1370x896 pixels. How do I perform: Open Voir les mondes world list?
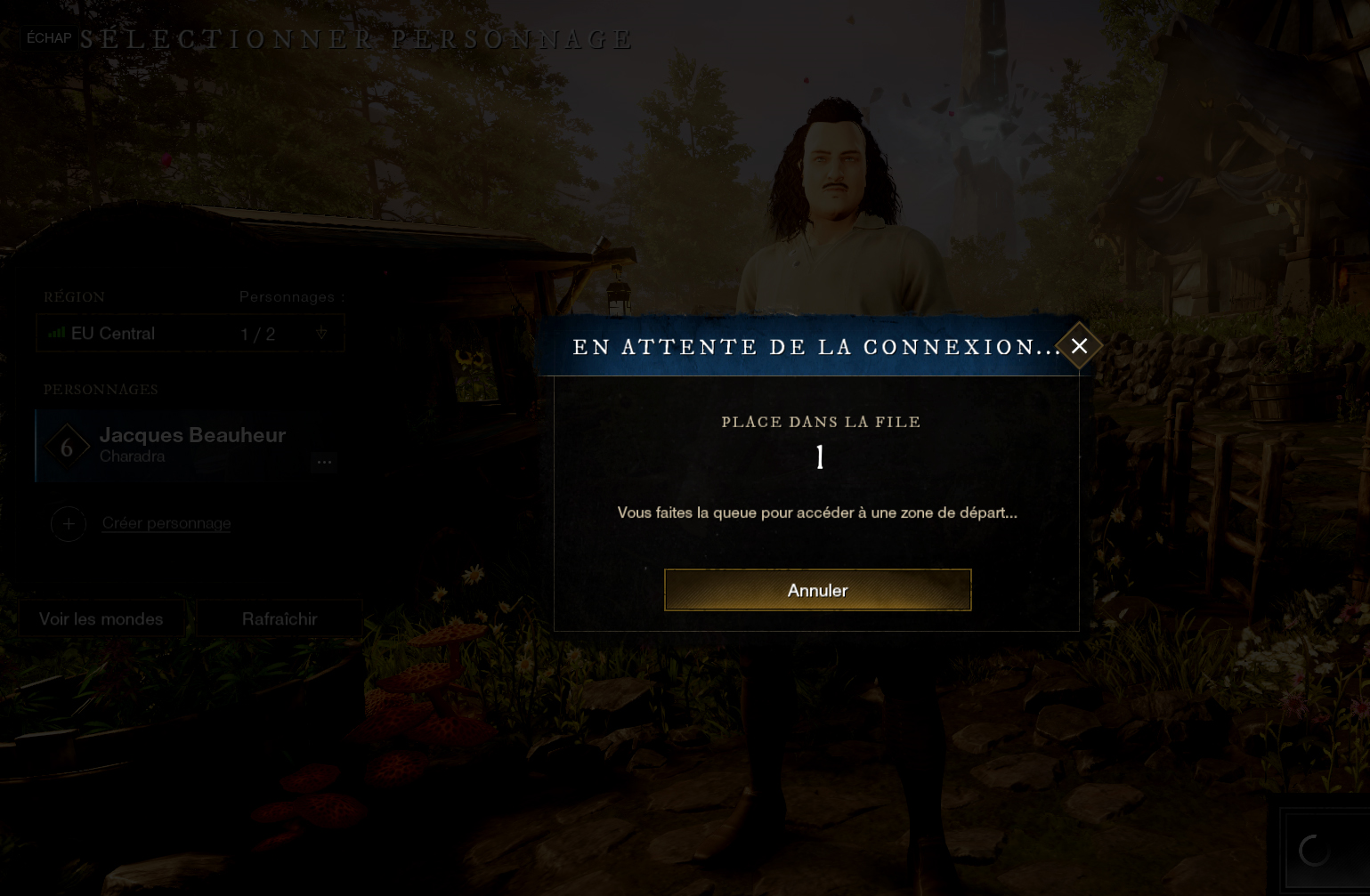coord(101,619)
